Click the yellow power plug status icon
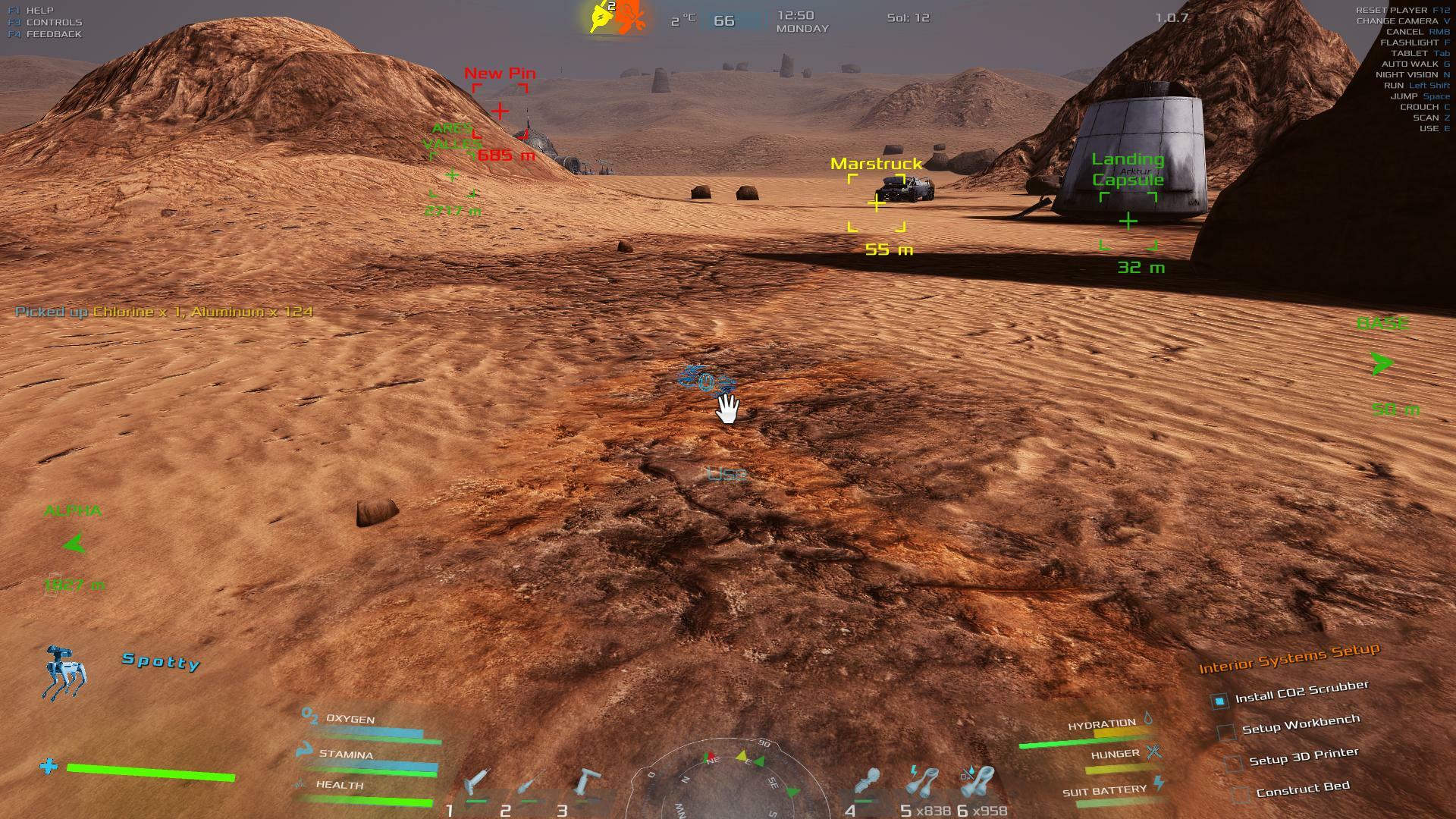The height and width of the screenshot is (819, 1456). pos(602,18)
